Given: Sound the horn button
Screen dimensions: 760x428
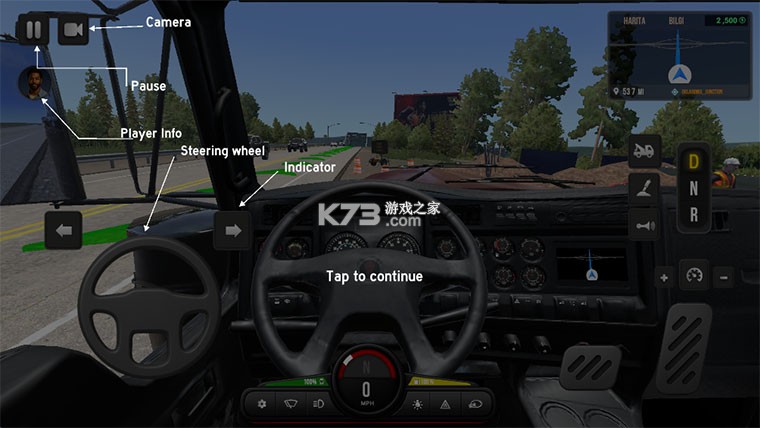Looking at the screenshot, I should 645,226.
